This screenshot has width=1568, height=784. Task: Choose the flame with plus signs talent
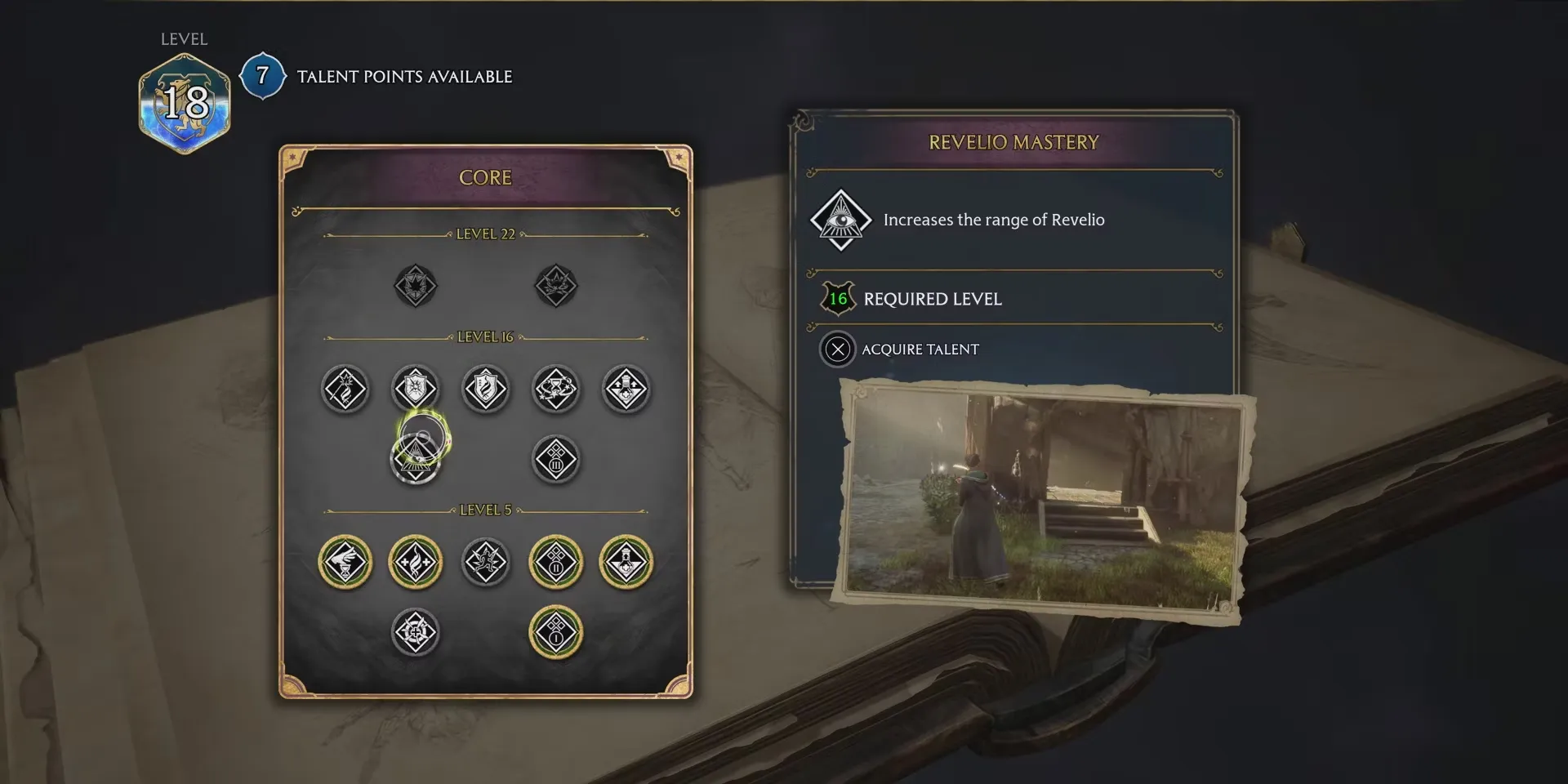[x=416, y=563]
